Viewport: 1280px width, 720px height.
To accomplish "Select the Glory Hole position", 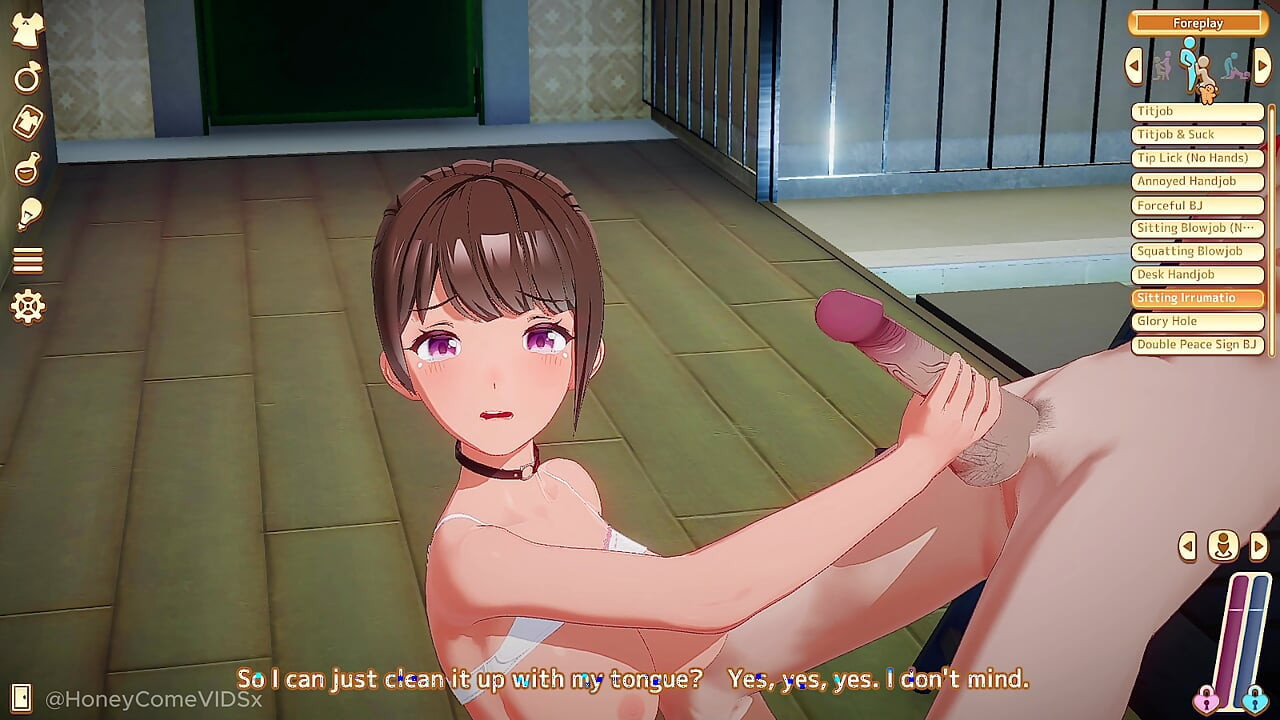I will (x=1197, y=321).
